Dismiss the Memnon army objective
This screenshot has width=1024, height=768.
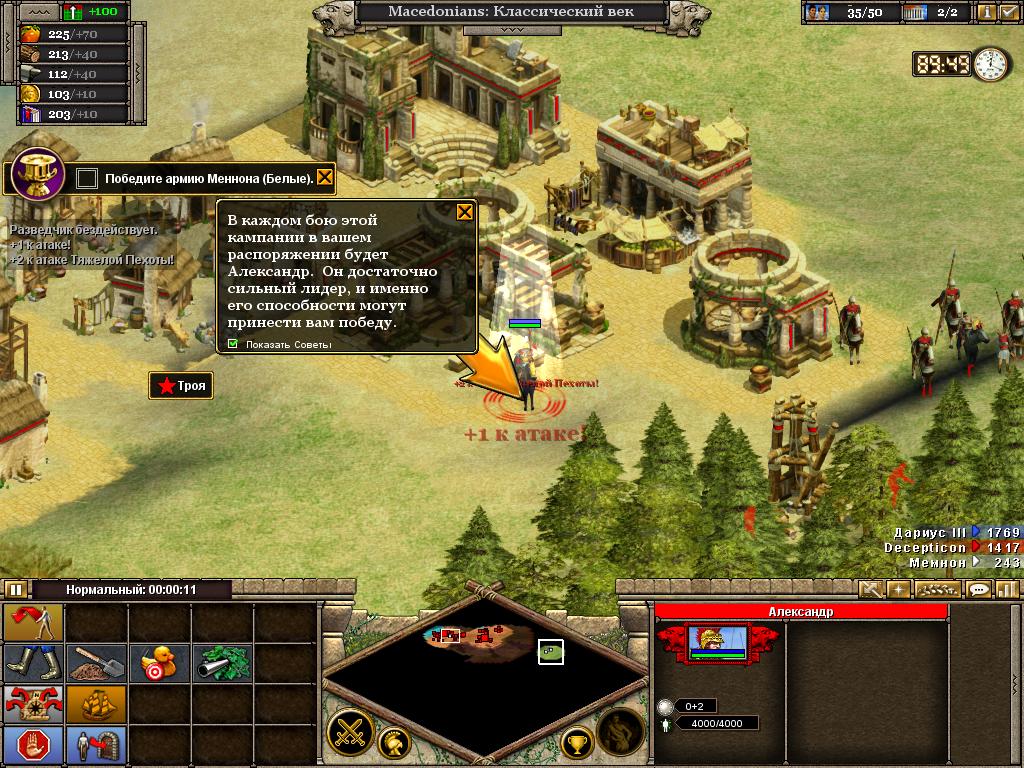click(x=324, y=178)
